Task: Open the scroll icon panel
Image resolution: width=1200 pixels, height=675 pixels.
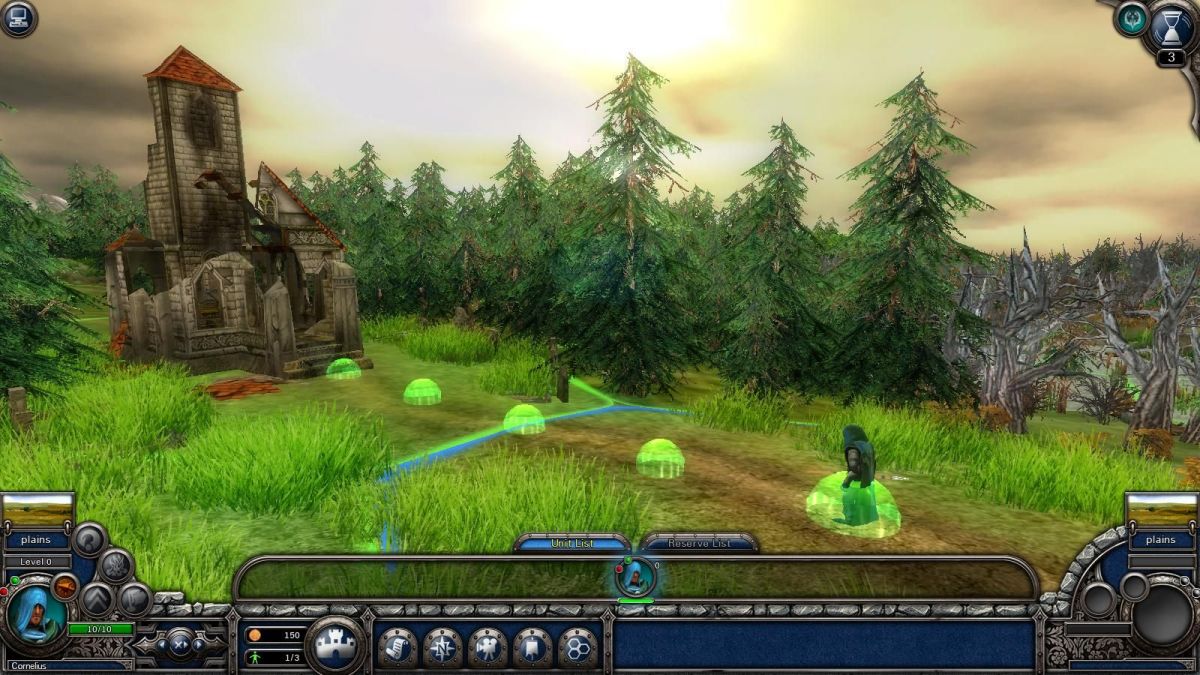Action: (397, 647)
